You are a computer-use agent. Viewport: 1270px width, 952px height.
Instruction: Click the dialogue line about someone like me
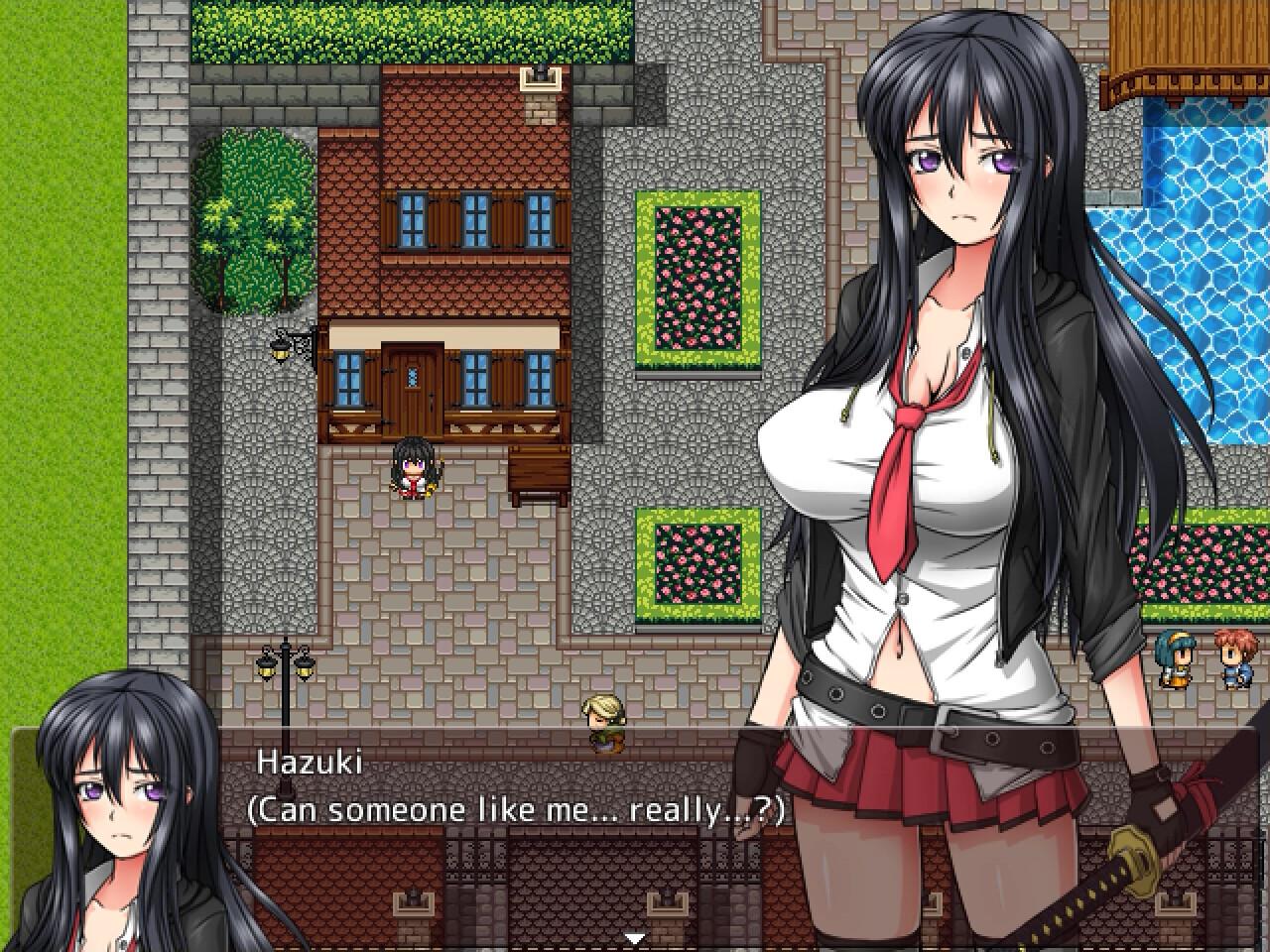(x=516, y=810)
